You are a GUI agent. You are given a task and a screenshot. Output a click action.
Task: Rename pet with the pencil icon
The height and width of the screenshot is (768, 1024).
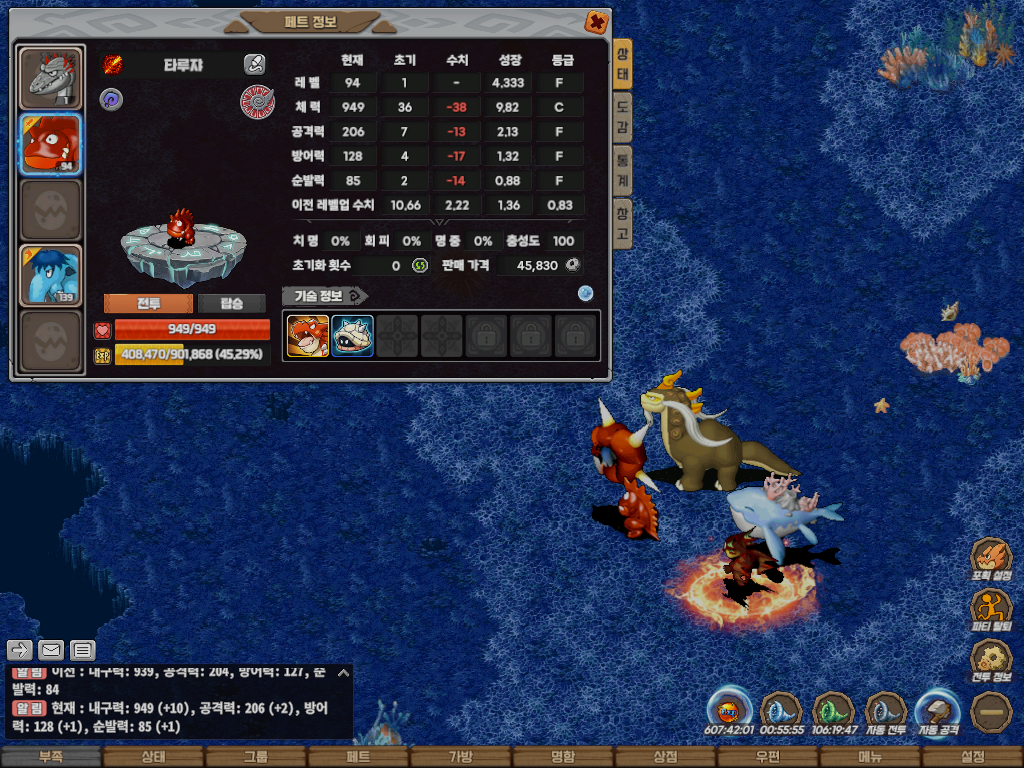(x=254, y=65)
